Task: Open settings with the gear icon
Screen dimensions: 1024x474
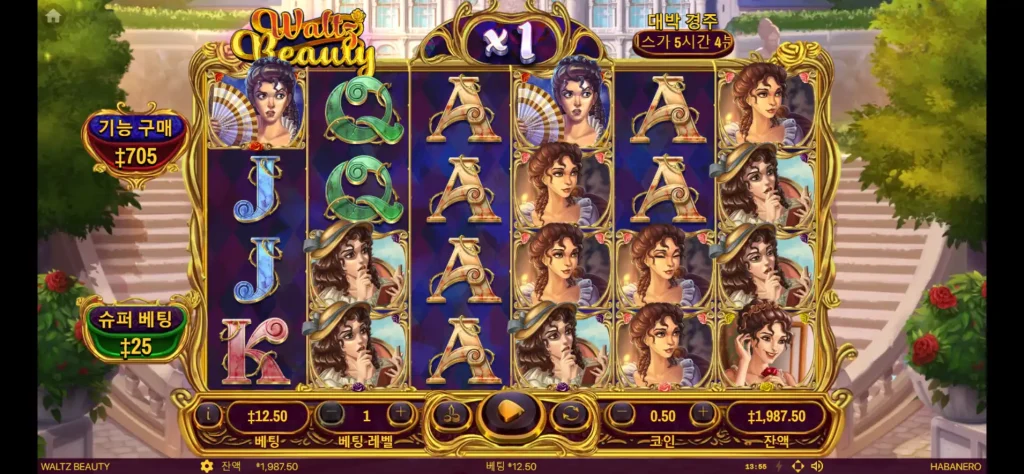Action: (207, 466)
